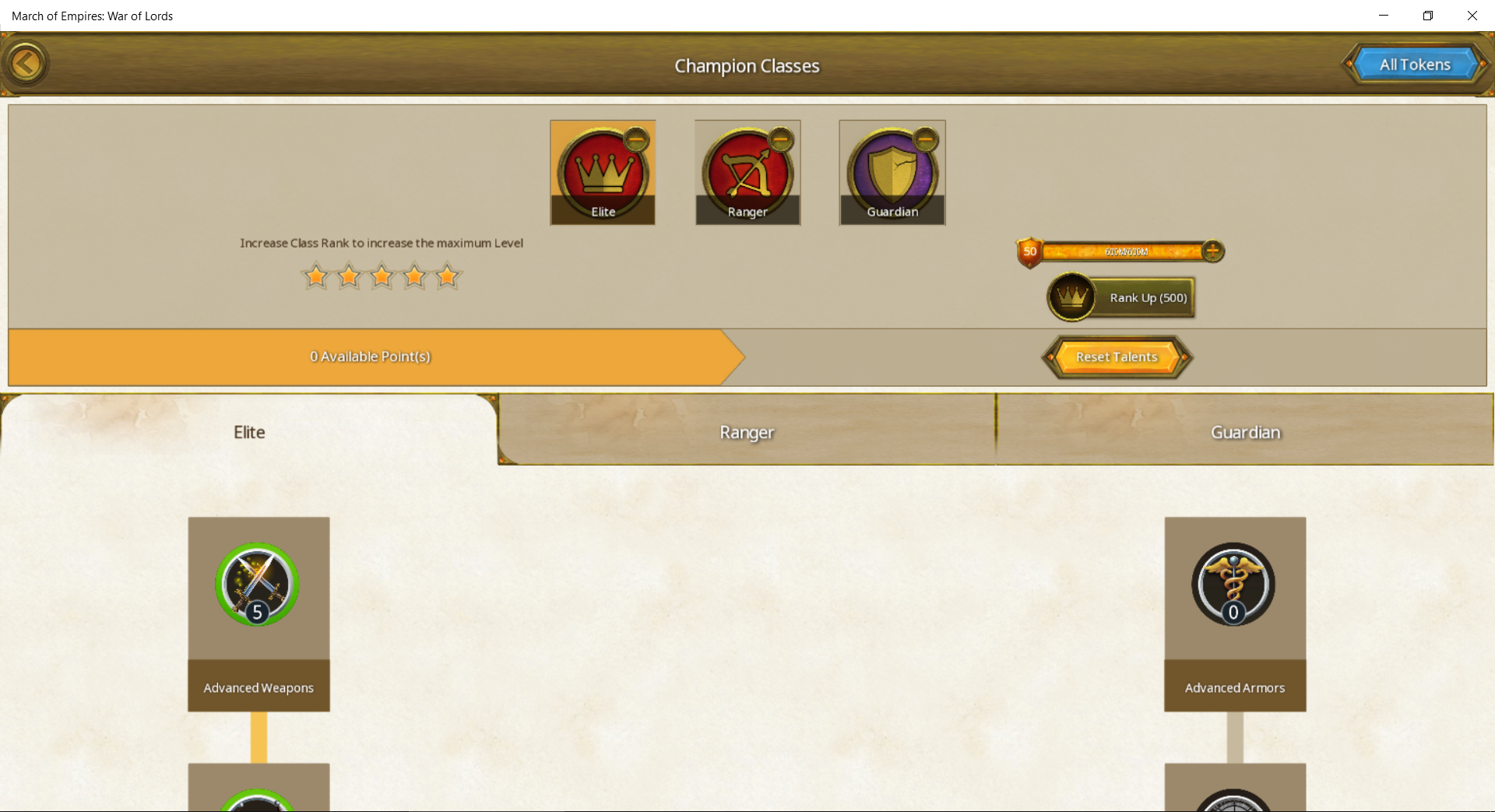This screenshot has width=1495, height=812.
Task: Add experience with the plus button
Action: [1212, 251]
